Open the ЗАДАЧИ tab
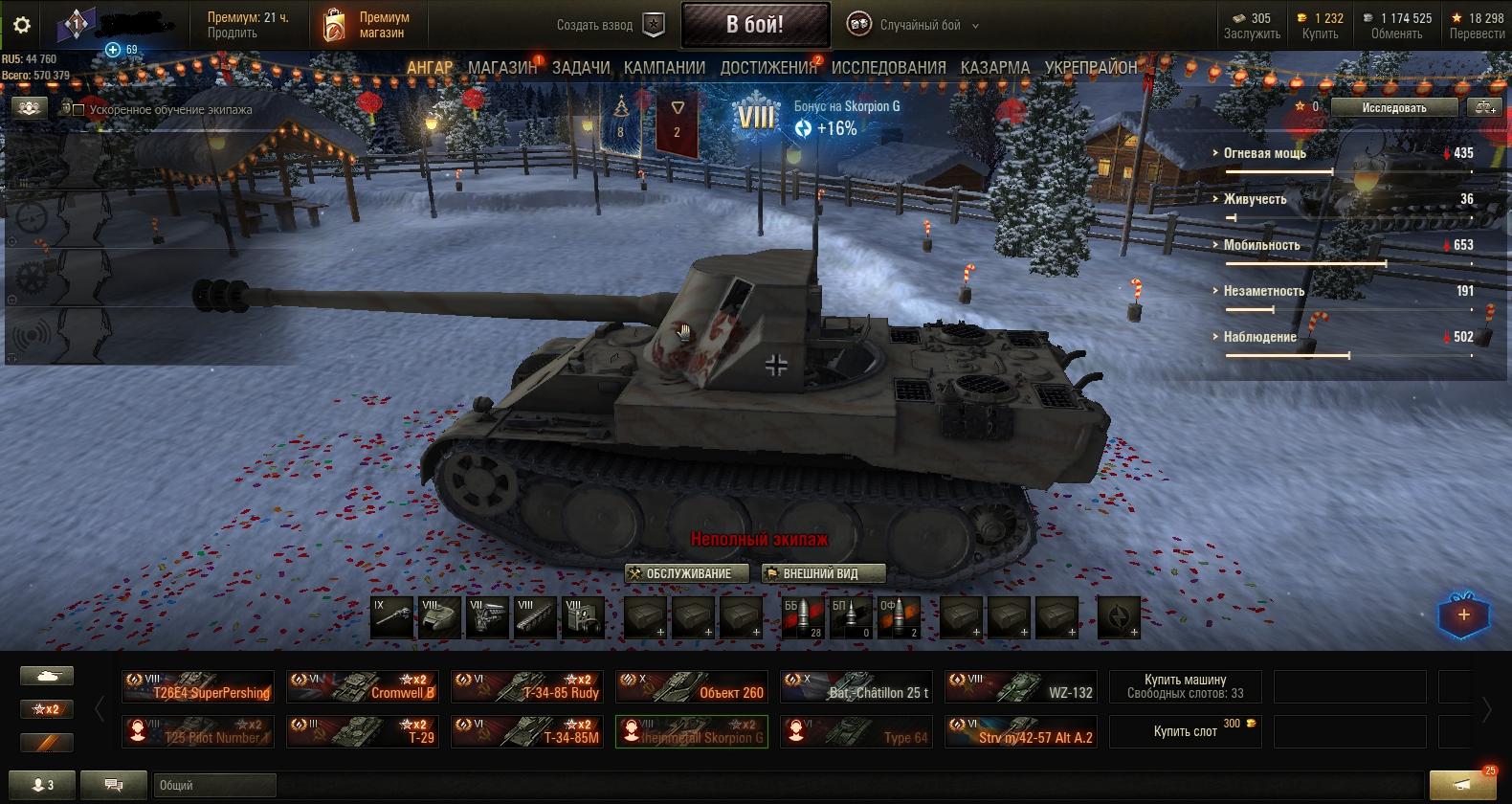The width and height of the screenshot is (1512, 804). coord(581,68)
